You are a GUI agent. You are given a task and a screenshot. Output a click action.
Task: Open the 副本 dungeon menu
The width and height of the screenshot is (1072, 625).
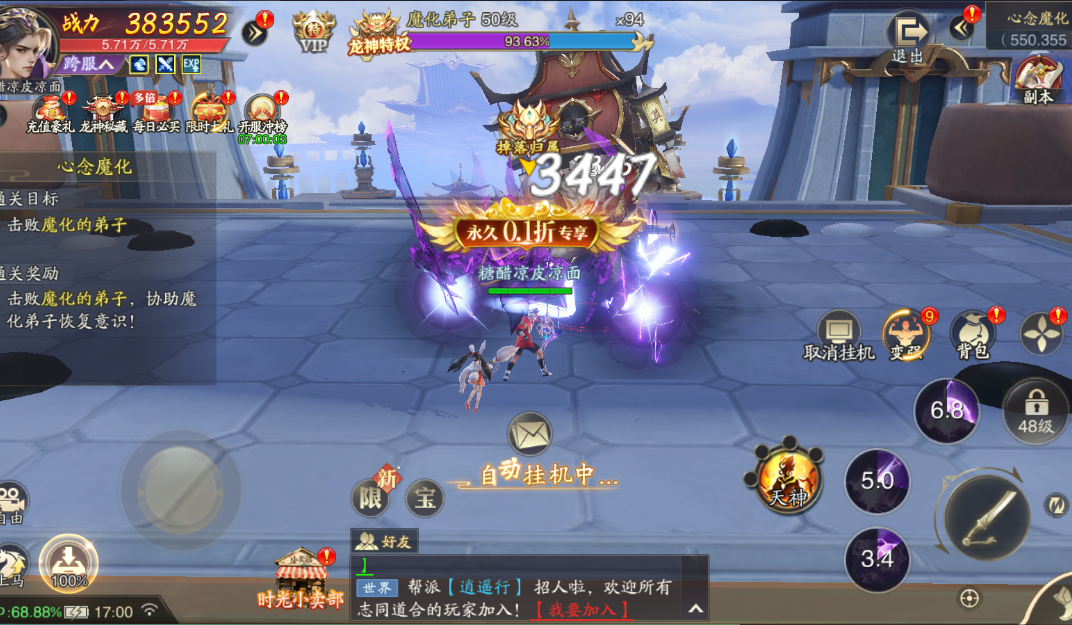[1038, 78]
